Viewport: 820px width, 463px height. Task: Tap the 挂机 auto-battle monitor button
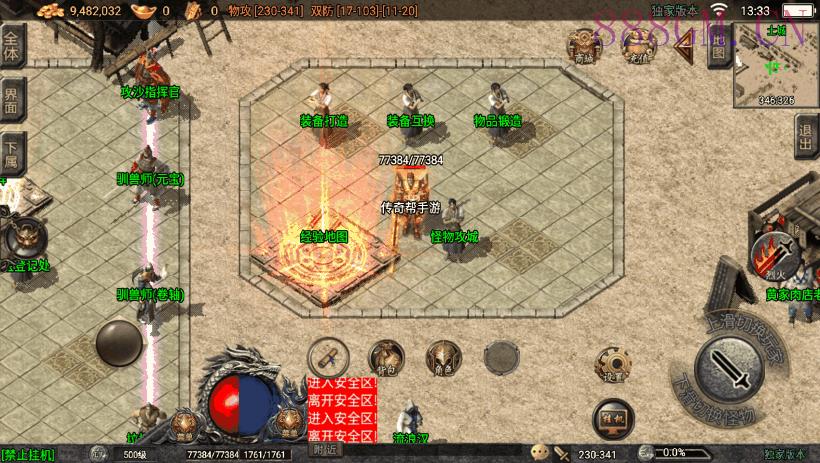(612, 416)
